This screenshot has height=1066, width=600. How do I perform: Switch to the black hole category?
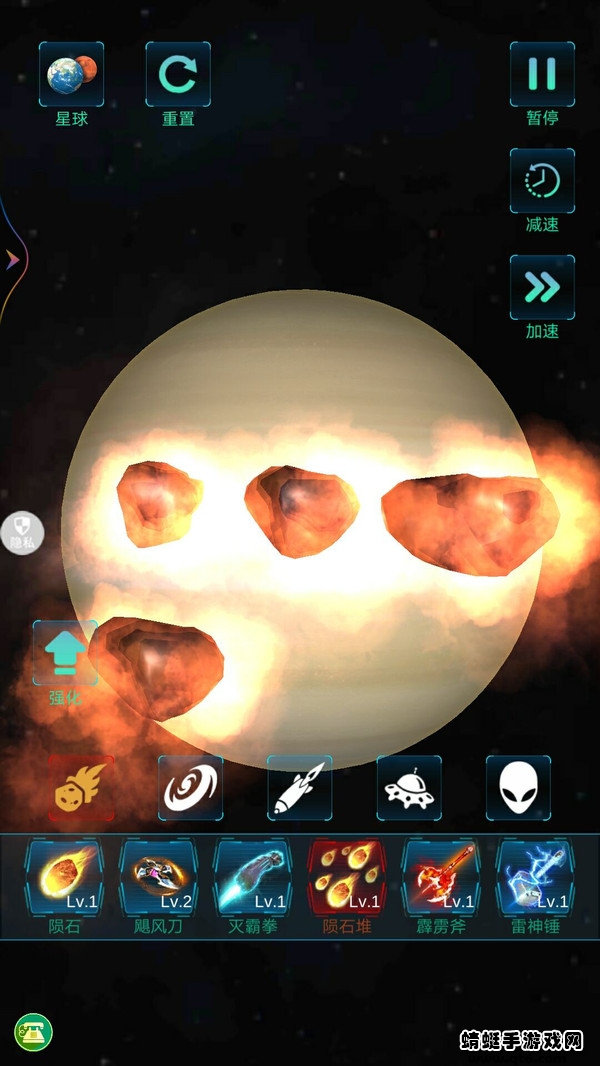pyautogui.click(x=191, y=788)
